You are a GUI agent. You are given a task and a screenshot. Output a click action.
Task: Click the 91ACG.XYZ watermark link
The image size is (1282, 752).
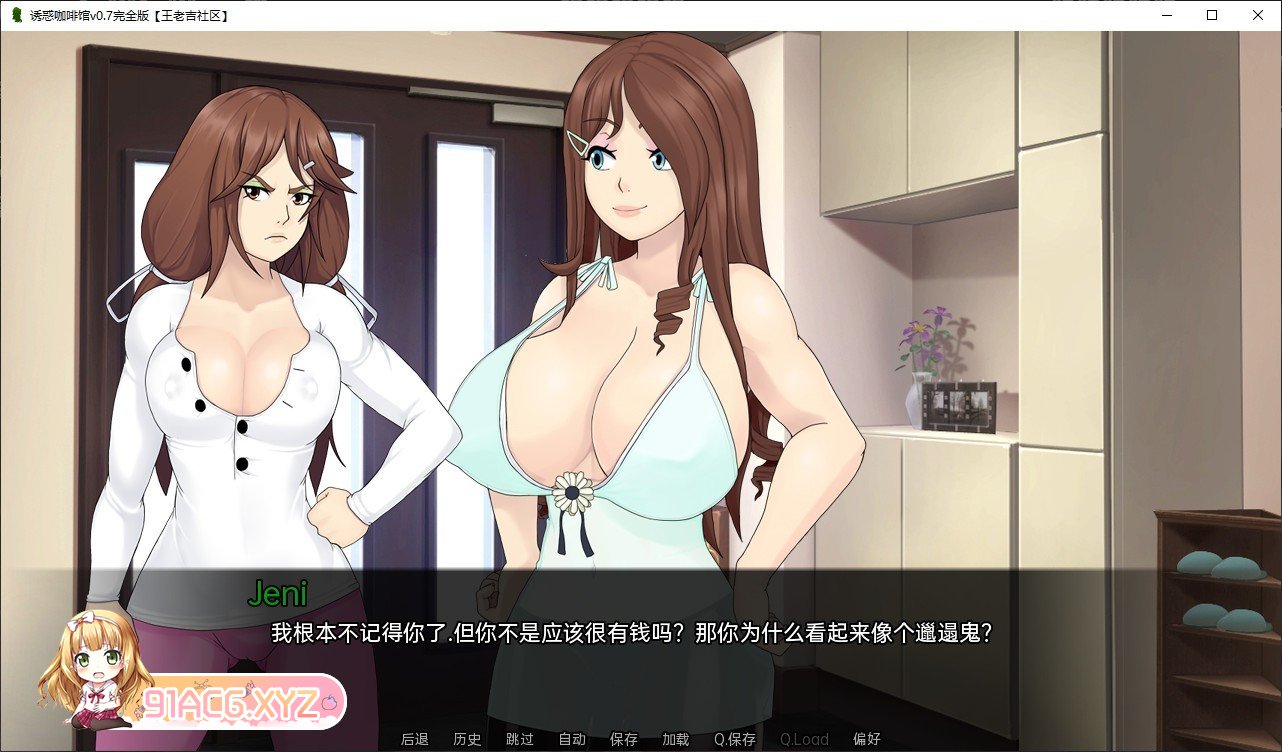(x=233, y=700)
